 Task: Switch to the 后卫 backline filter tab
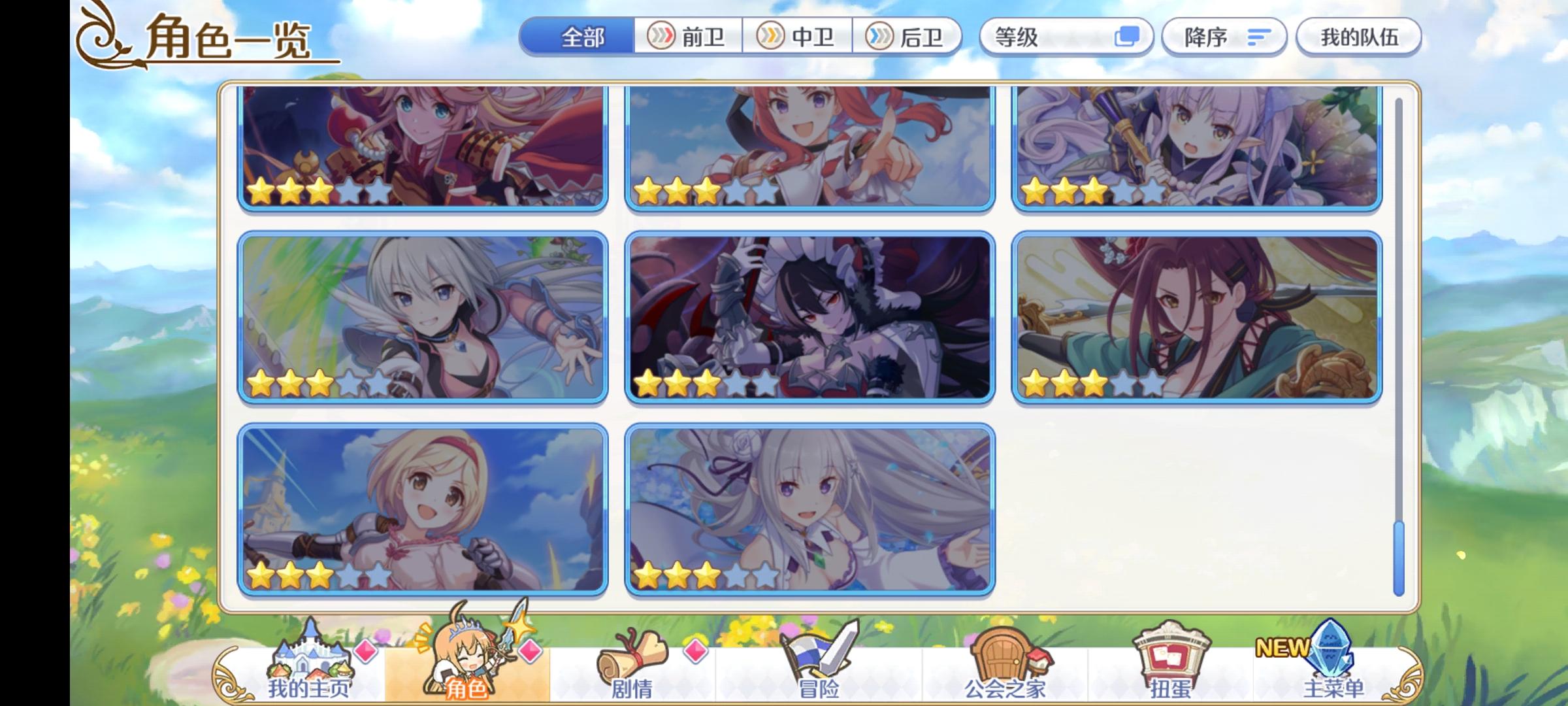[x=909, y=37]
